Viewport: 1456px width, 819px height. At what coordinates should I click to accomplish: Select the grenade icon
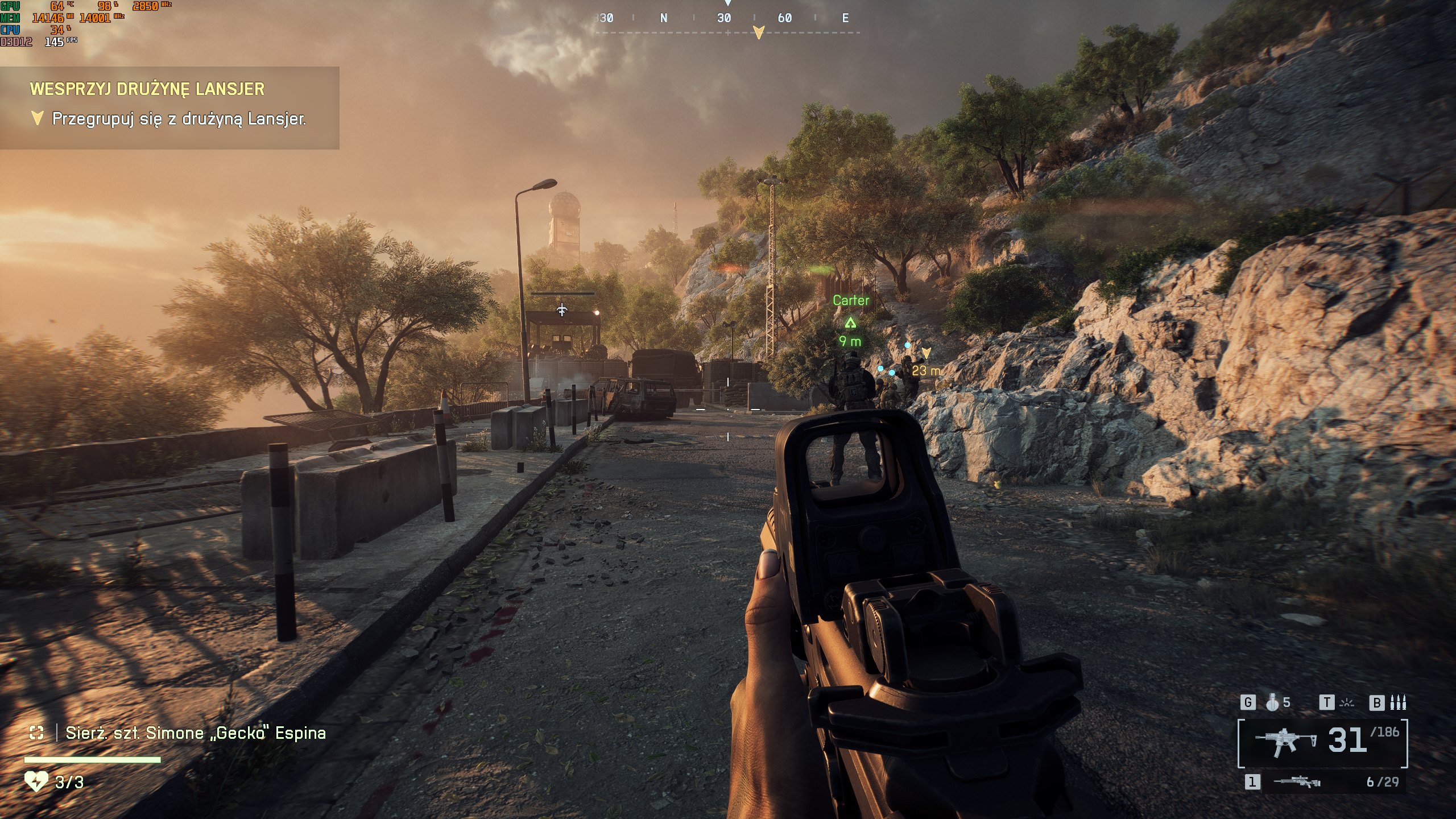[x=1272, y=703]
